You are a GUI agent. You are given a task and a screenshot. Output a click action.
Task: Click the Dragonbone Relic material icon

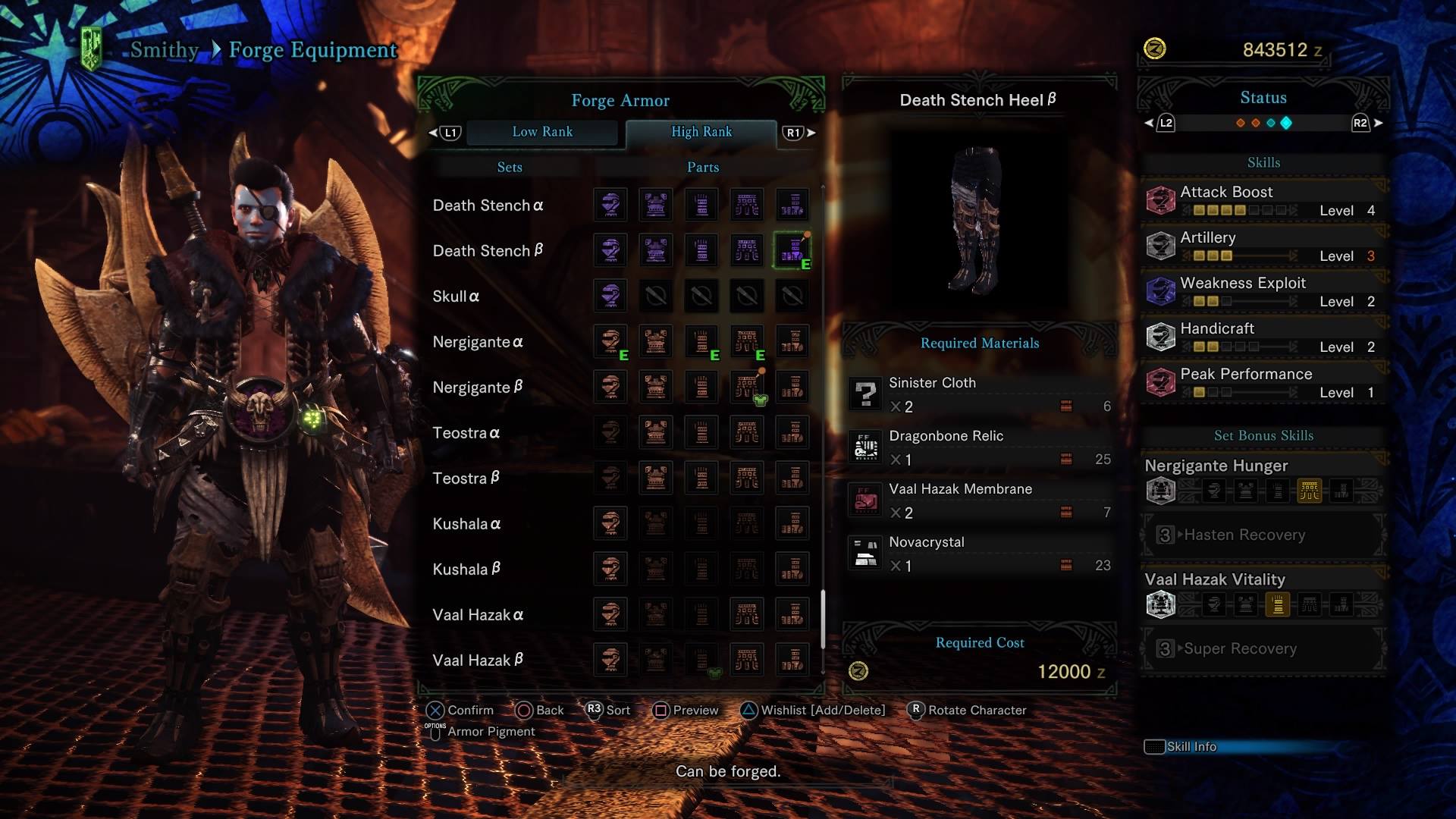point(865,446)
